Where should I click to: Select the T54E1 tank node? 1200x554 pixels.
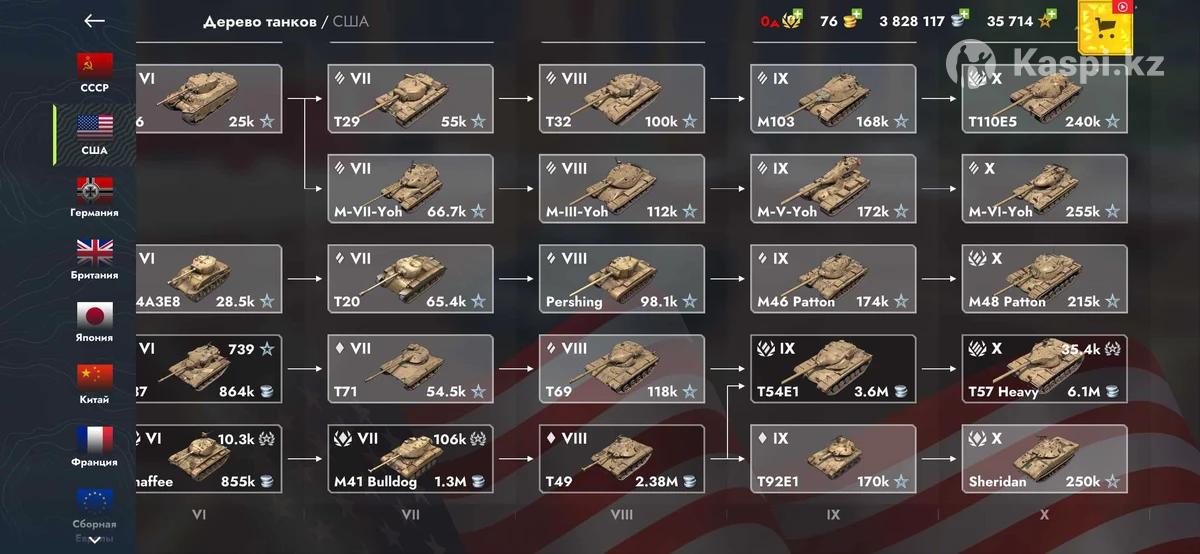tap(833, 368)
